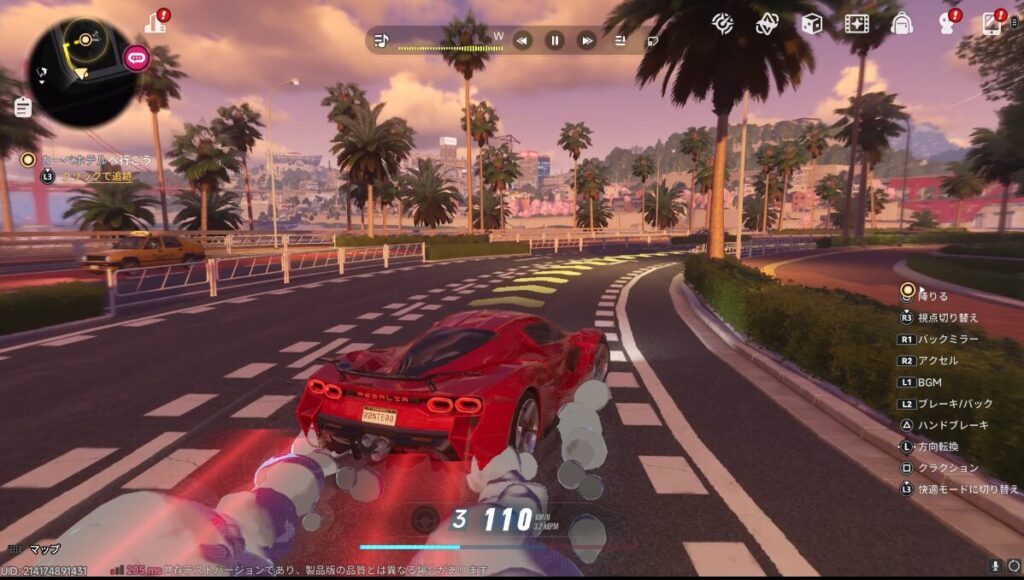This screenshot has height=580, width=1024.
Task: Pause the music player
Action: (554, 40)
